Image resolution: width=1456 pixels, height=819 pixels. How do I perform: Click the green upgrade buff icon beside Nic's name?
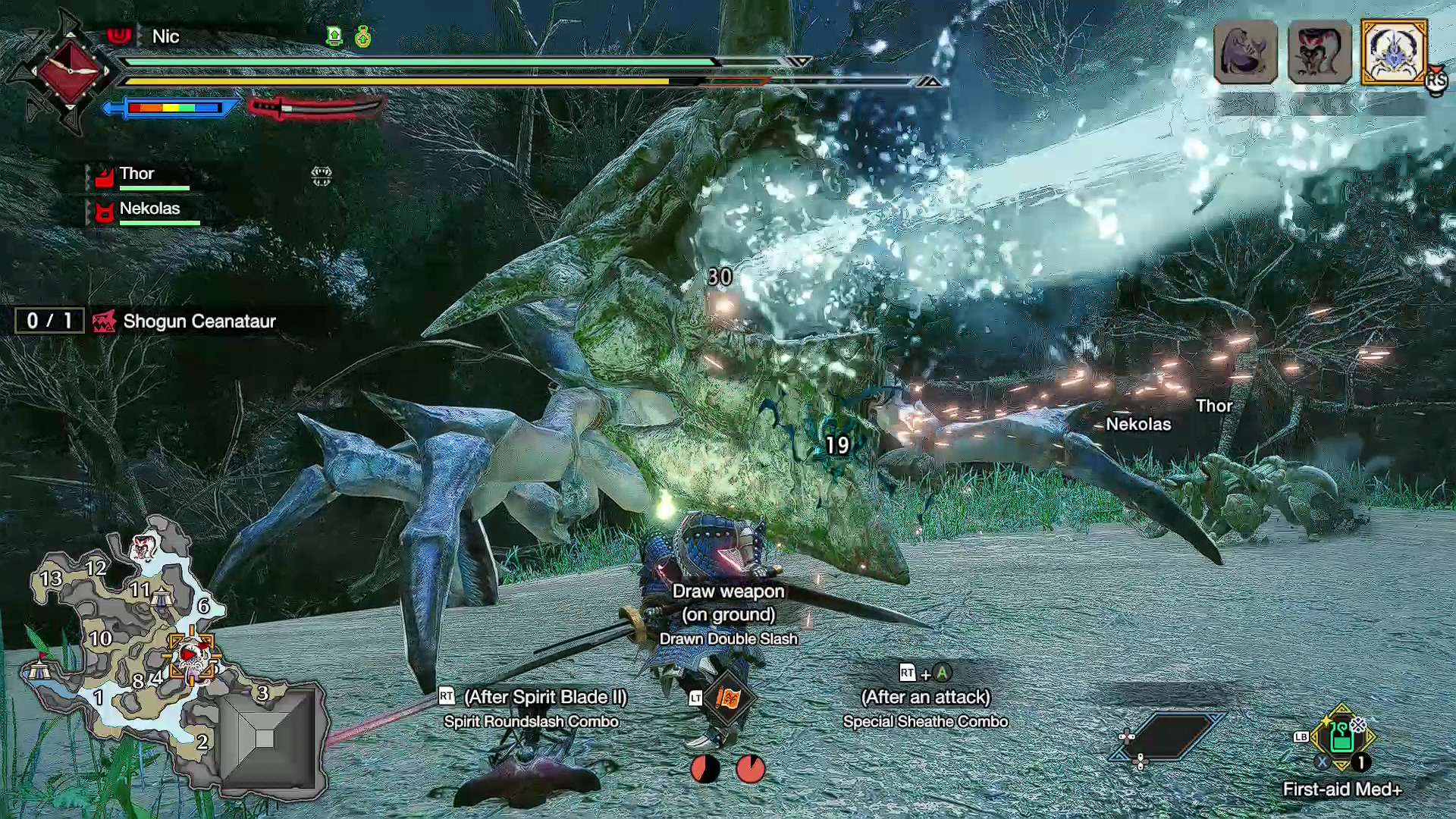click(334, 36)
